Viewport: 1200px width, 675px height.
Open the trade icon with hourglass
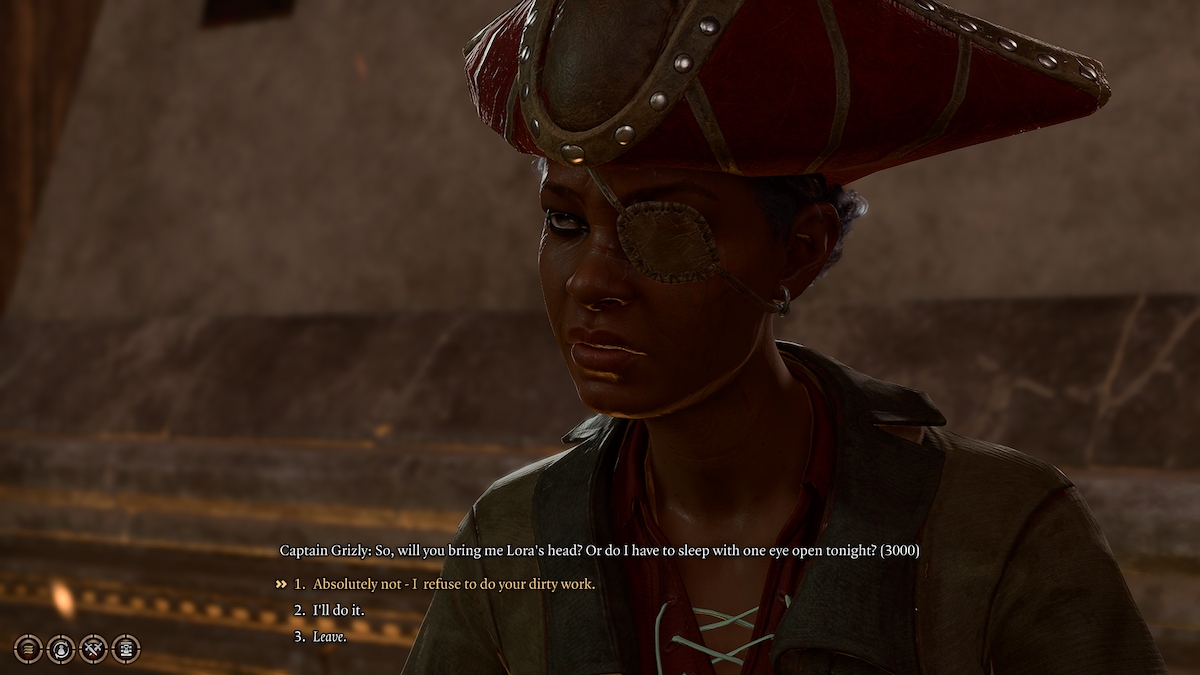126,649
